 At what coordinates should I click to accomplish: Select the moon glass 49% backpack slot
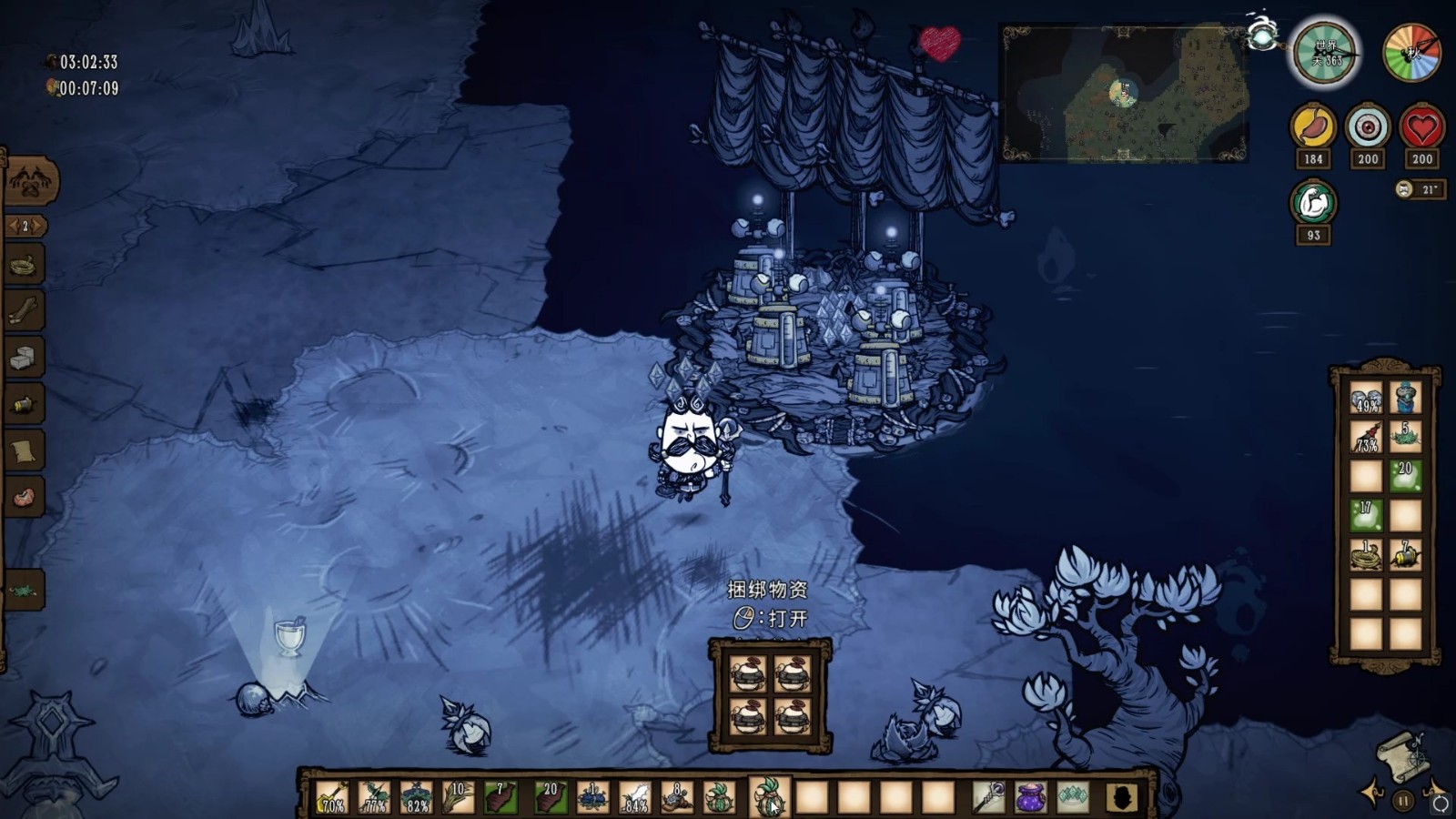tap(1366, 399)
